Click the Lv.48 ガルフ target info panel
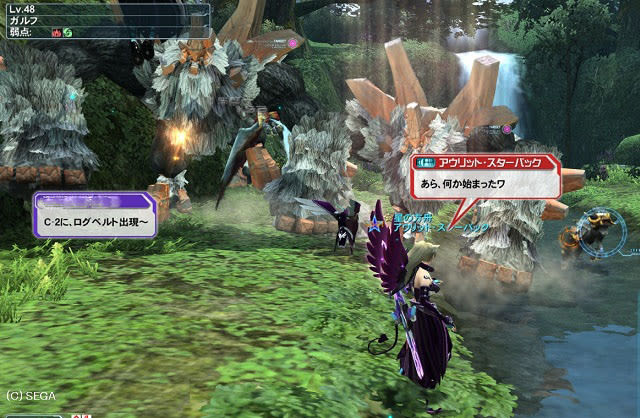This screenshot has height=418, width=640. click(105, 19)
